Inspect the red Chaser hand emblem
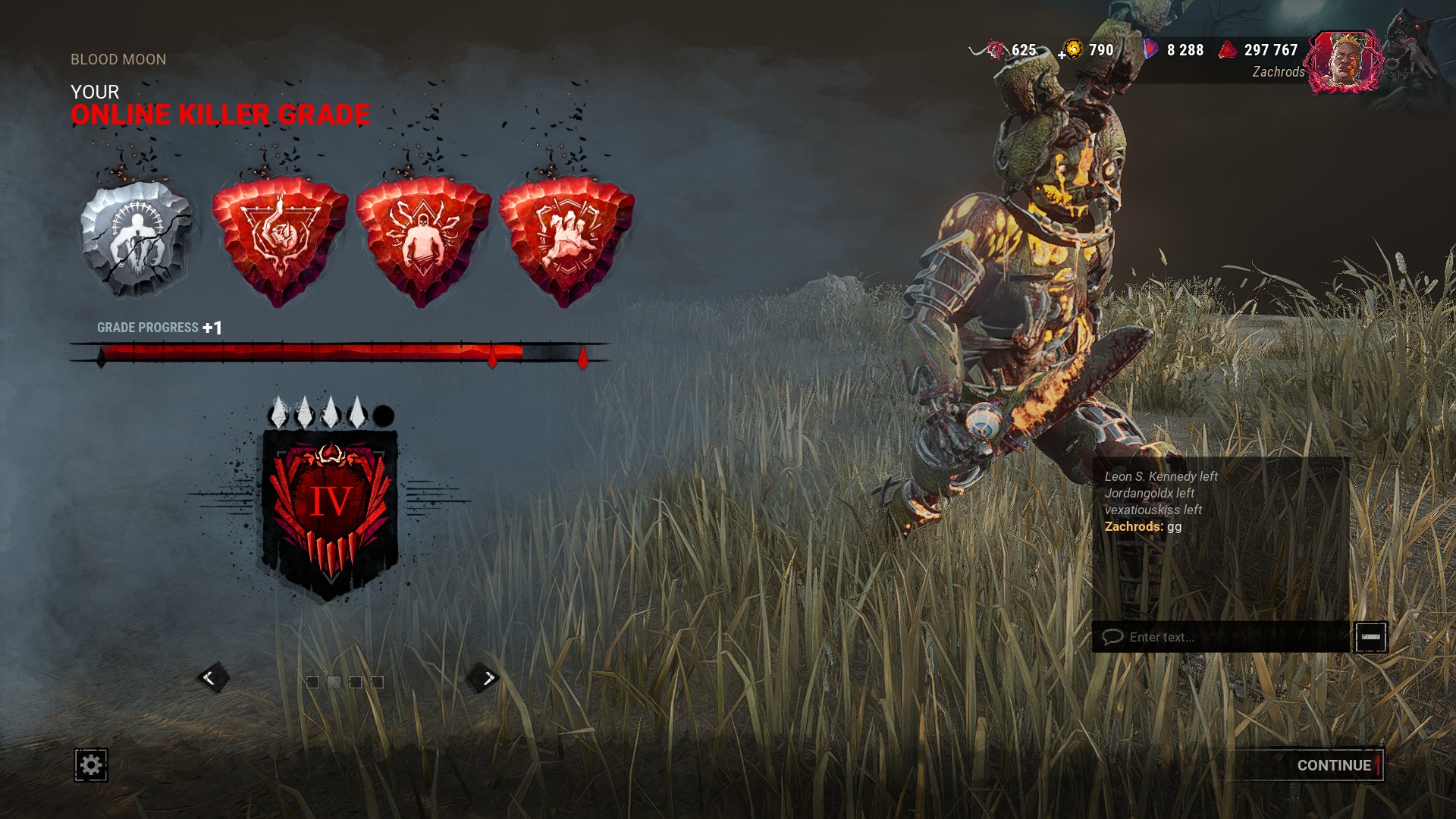Screen dimensions: 1456x819 566,239
